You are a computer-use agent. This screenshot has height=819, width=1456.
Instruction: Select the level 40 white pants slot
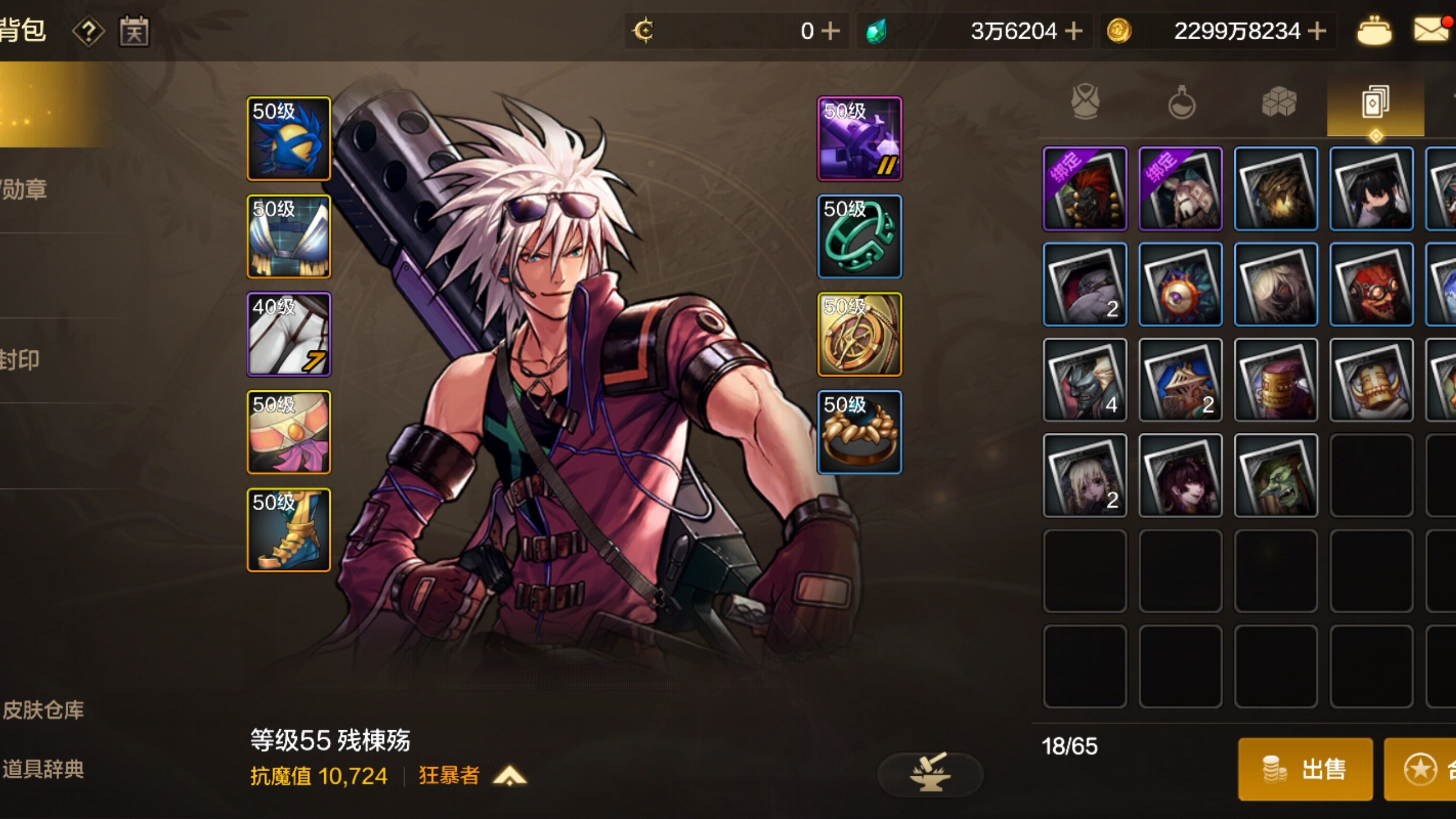pyautogui.click(x=289, y=334)
